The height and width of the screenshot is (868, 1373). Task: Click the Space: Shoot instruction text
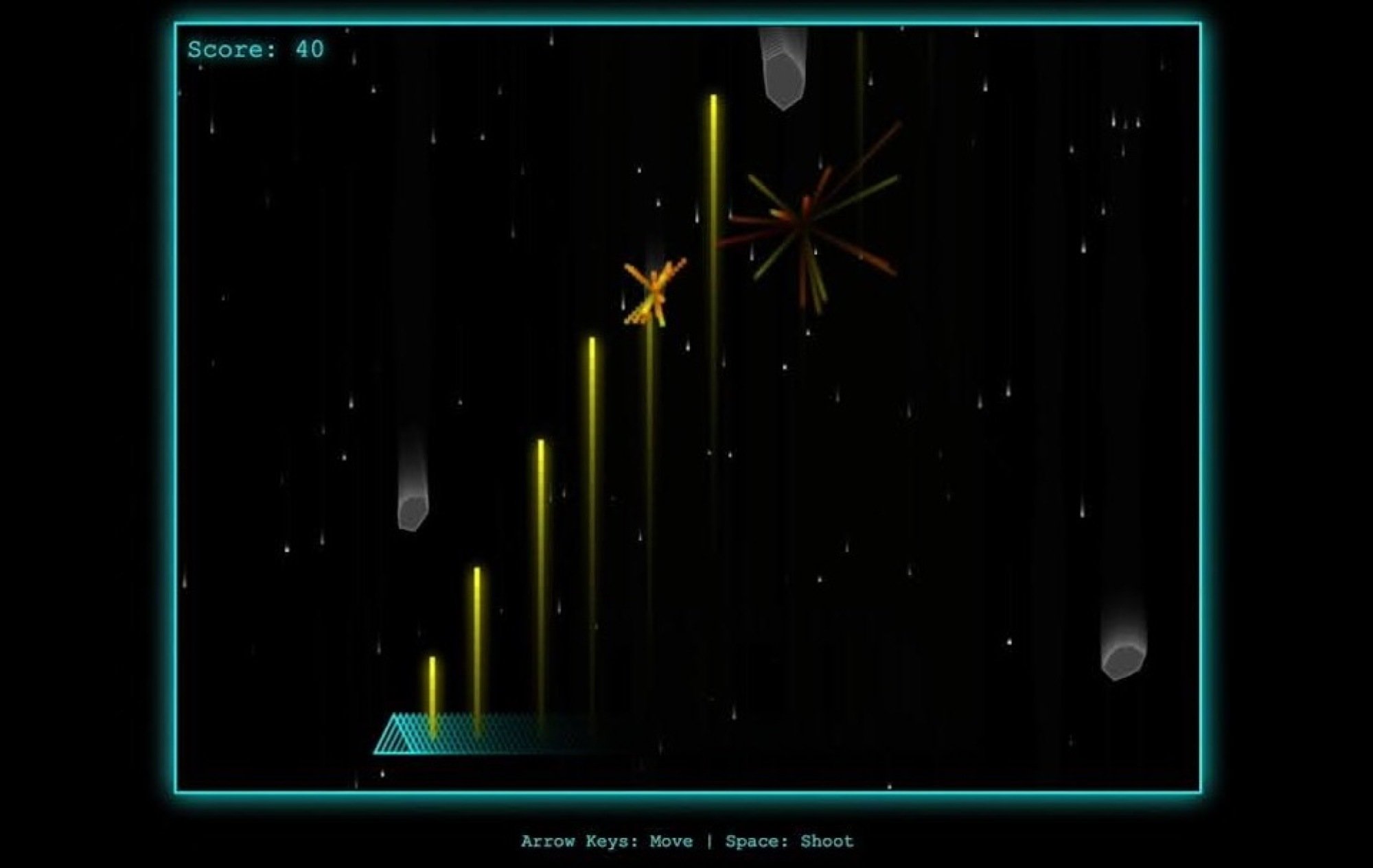pos(789,840)
